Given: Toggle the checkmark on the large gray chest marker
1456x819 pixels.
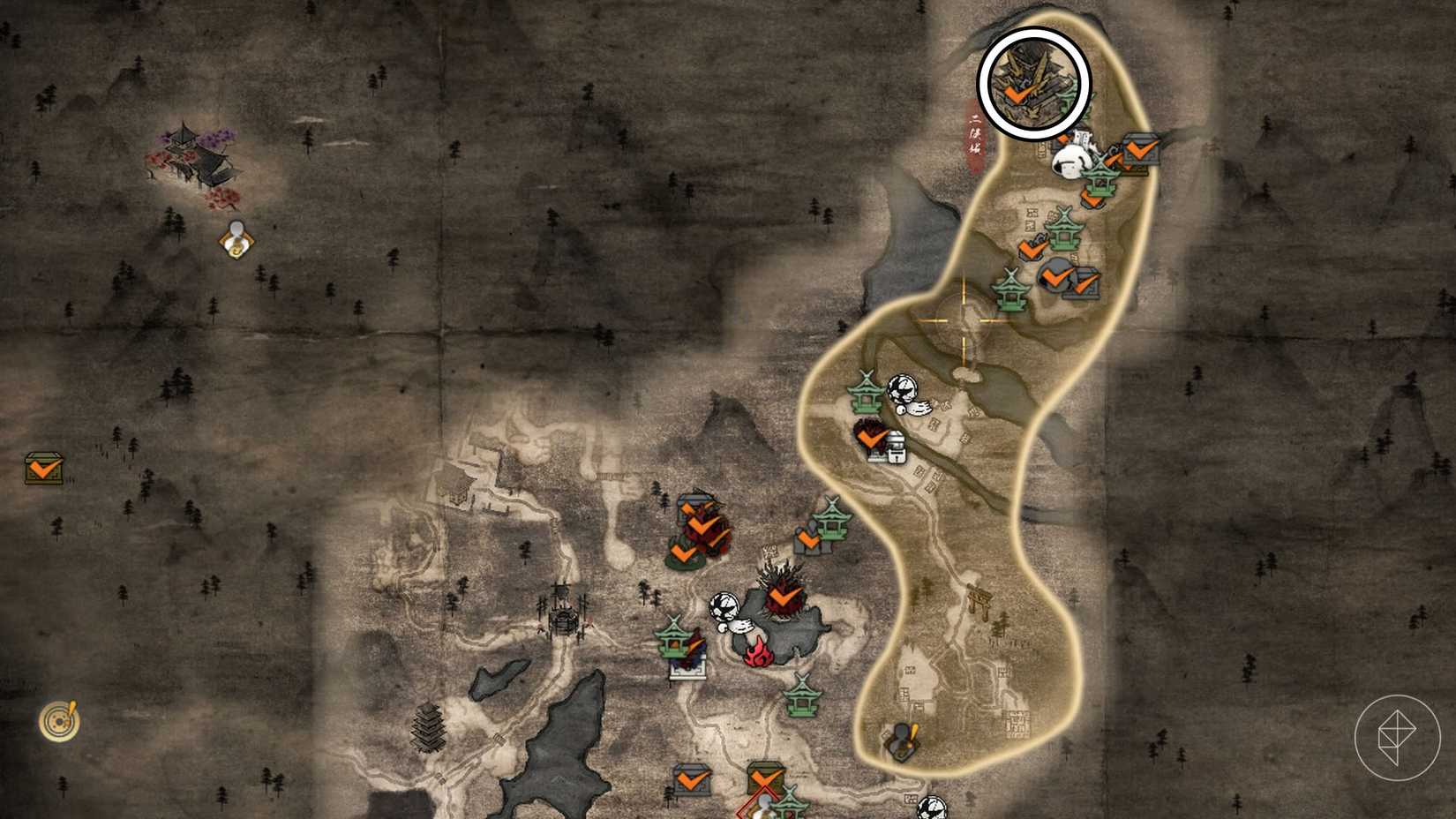Looking at the screenshot, I should pyautogui.click(x=1138, y=150).
